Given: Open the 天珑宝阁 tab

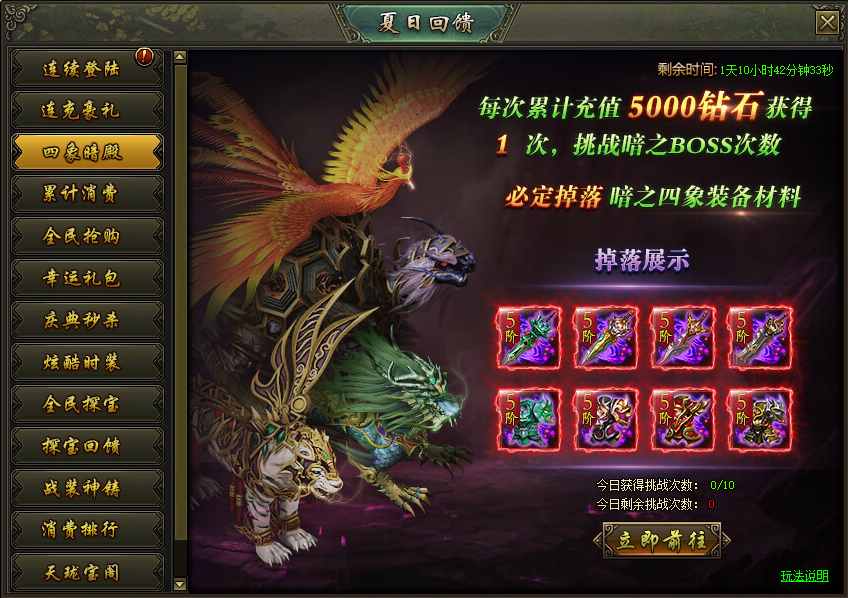Looking at the screenshot, I should coord(86,572).
